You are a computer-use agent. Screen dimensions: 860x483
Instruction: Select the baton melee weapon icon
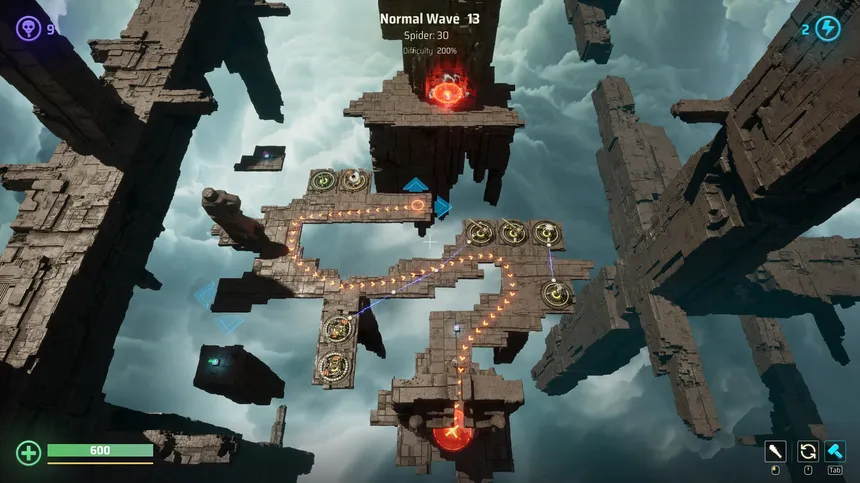click(776, 451)
